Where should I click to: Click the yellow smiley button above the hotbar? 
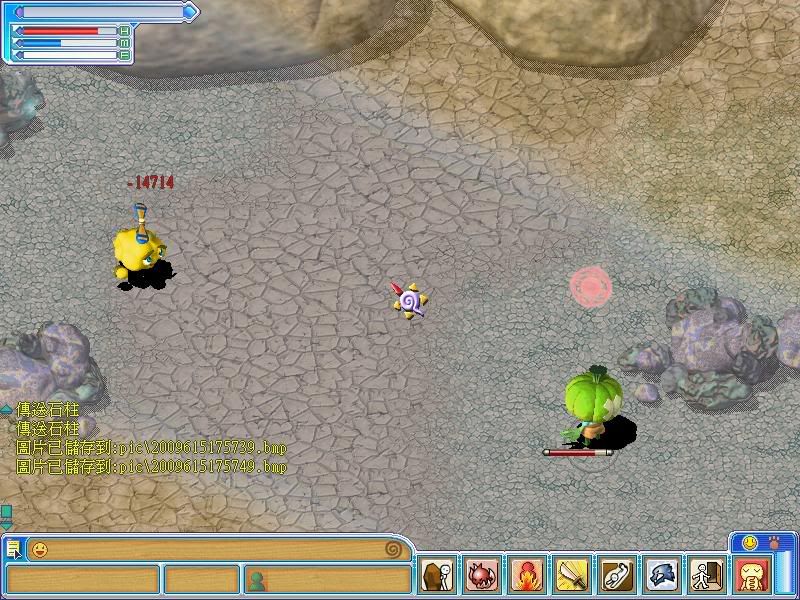click(x=746, y=542)
